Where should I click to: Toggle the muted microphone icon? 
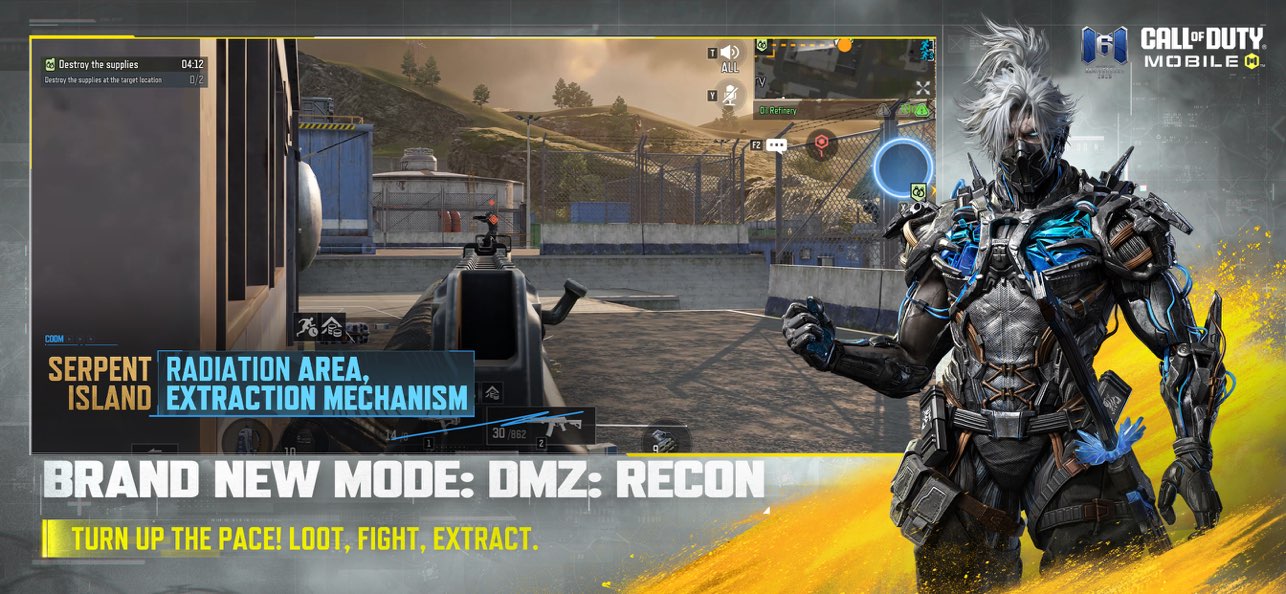coord(731,95)
